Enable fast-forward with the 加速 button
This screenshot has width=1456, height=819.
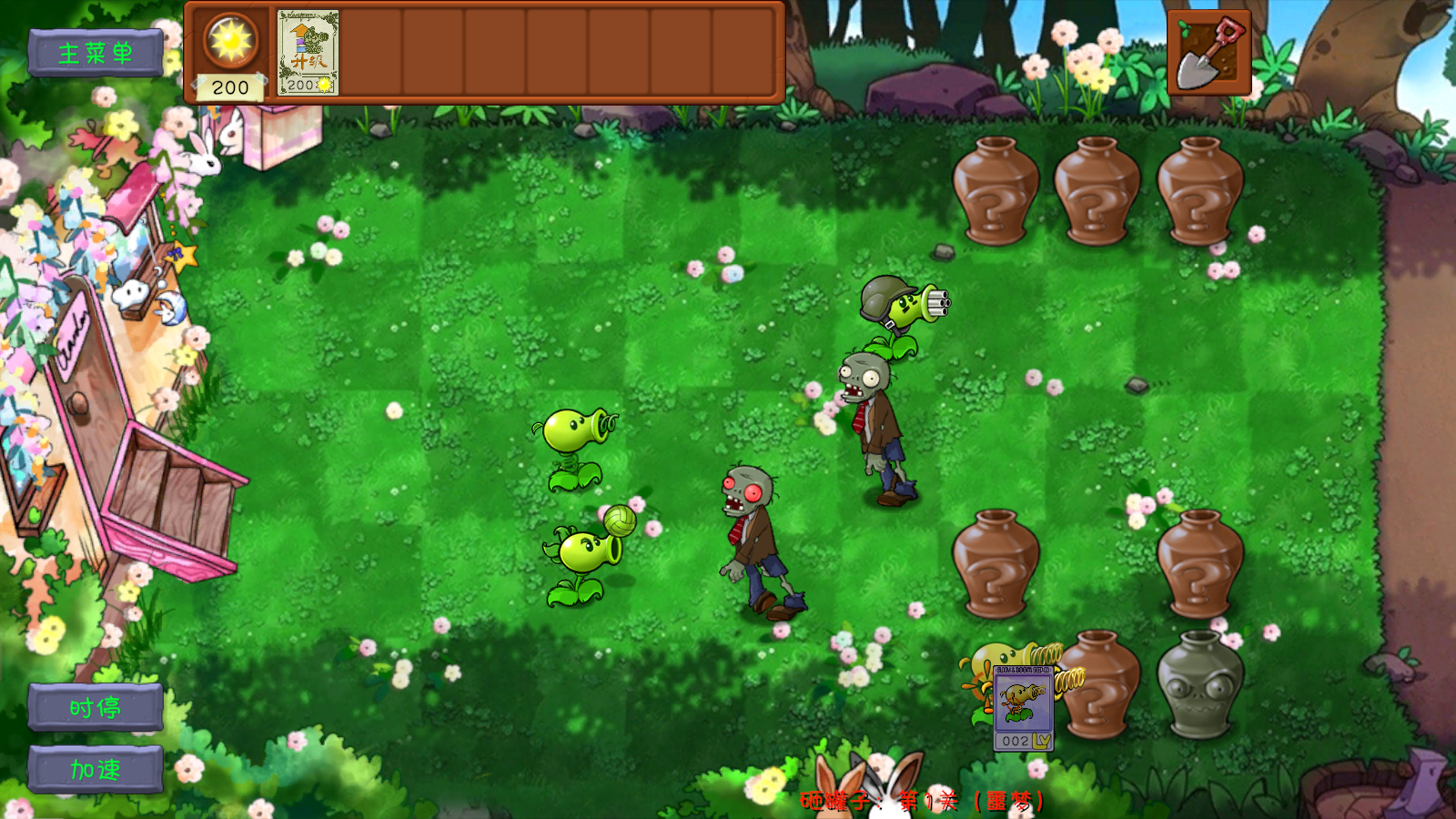click(94, 767)
